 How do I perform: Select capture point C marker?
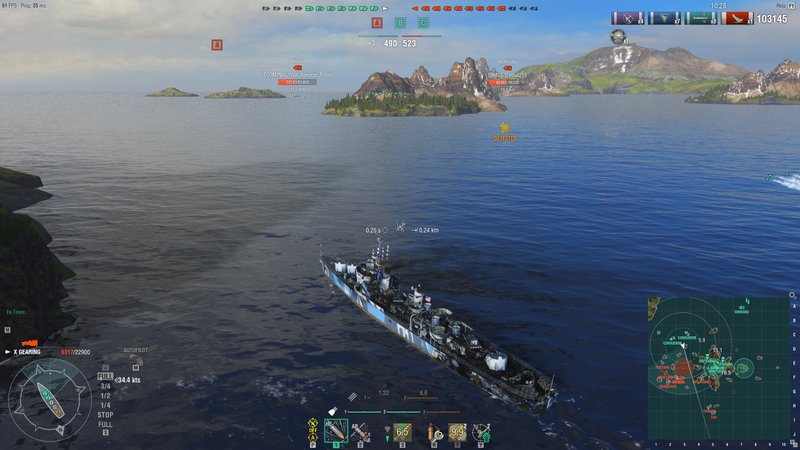[423, 22]
